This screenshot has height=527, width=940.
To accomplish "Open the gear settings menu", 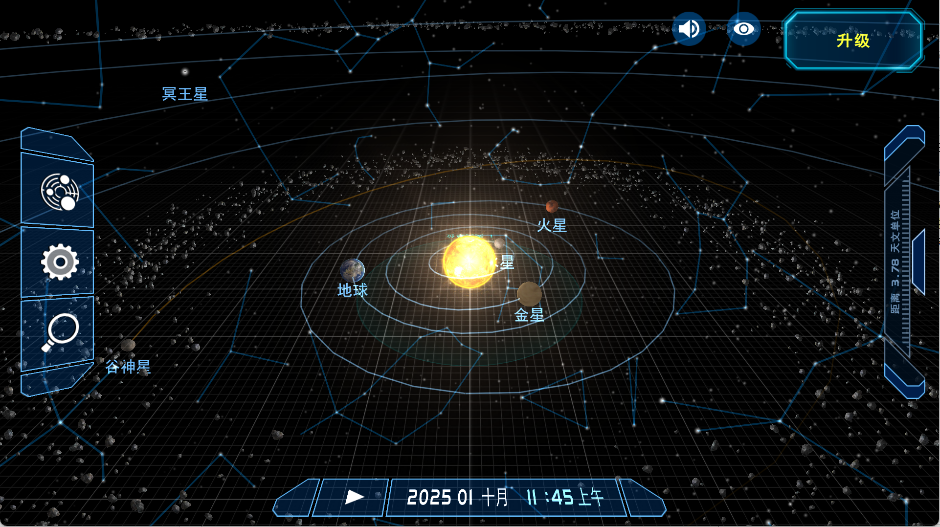I will click(x=59, y=262).
